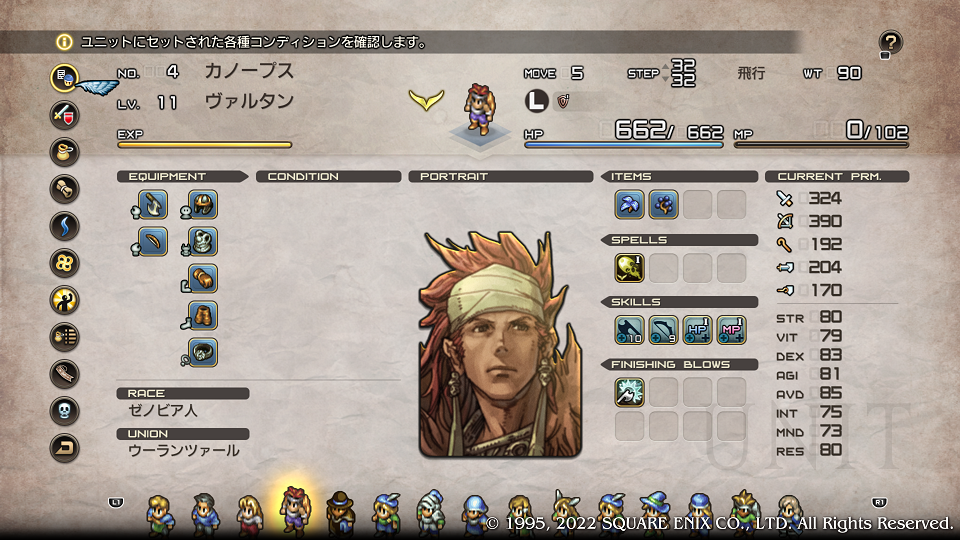Choose the helmet equipment slot

pos(203,204)
